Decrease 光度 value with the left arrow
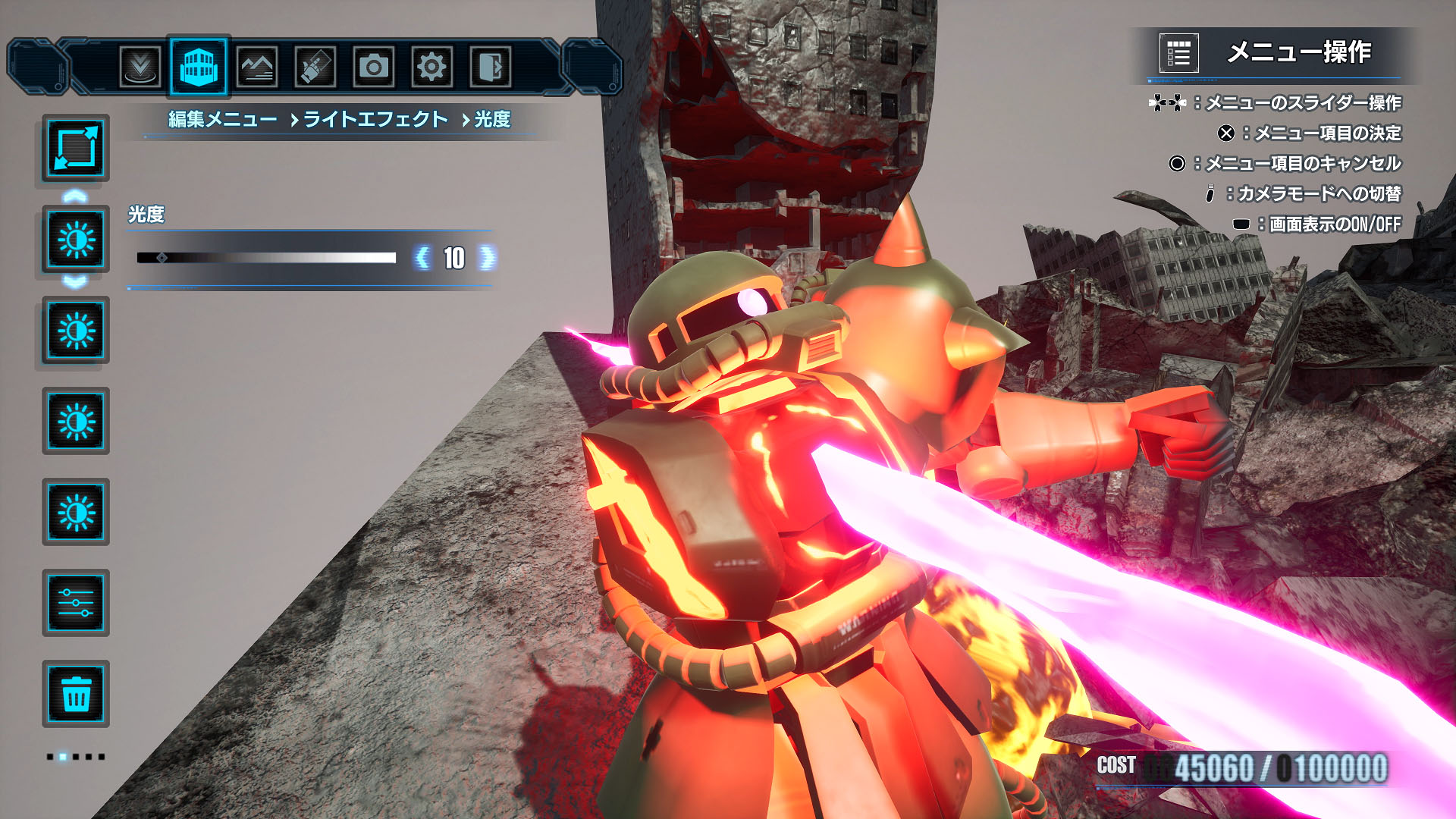 click(422, 258)
